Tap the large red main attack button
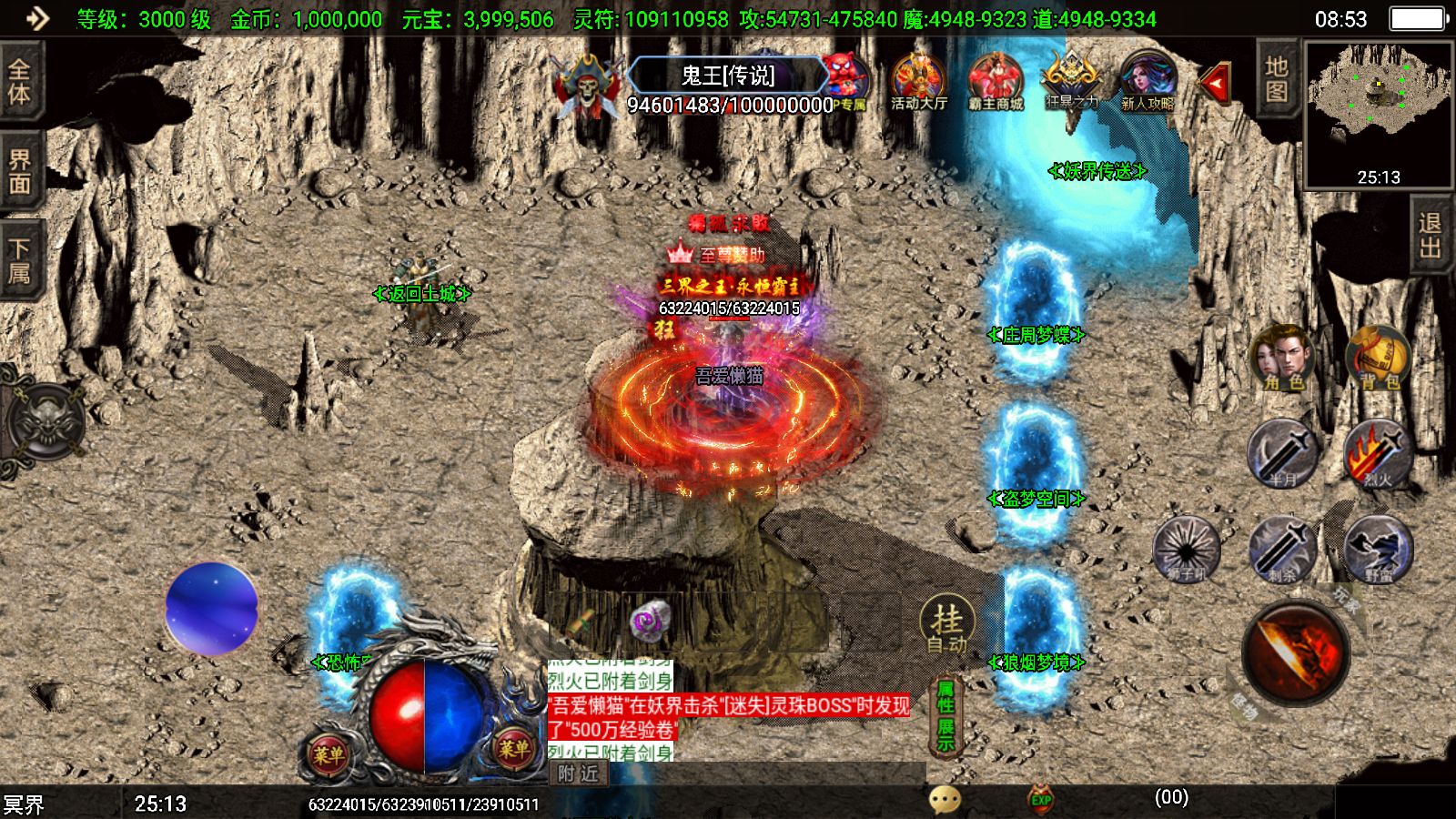Viewport: 1456px width, 819px height. (1296, 652)
